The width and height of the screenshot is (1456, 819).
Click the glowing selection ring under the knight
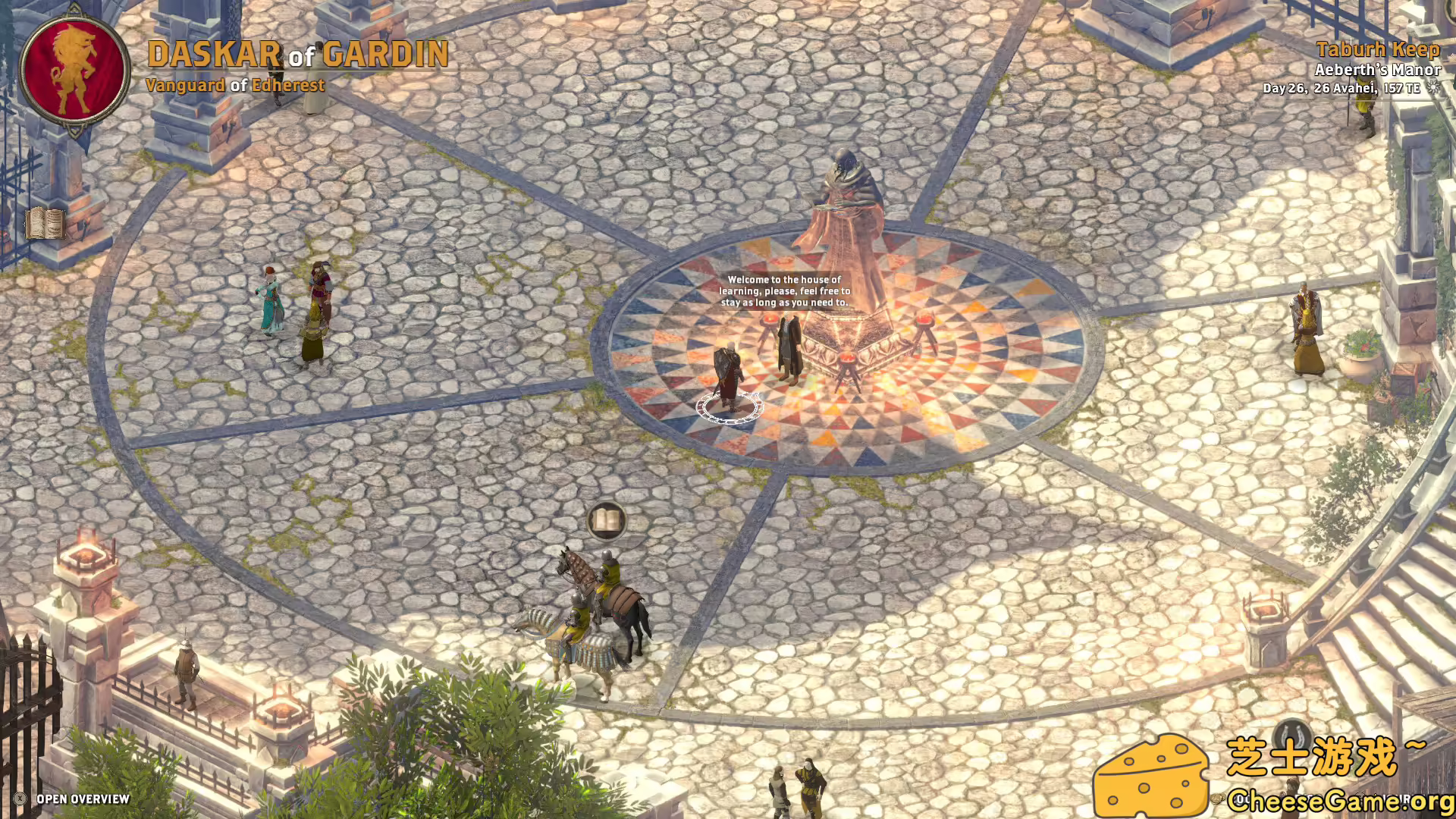[x=730, y=406]
